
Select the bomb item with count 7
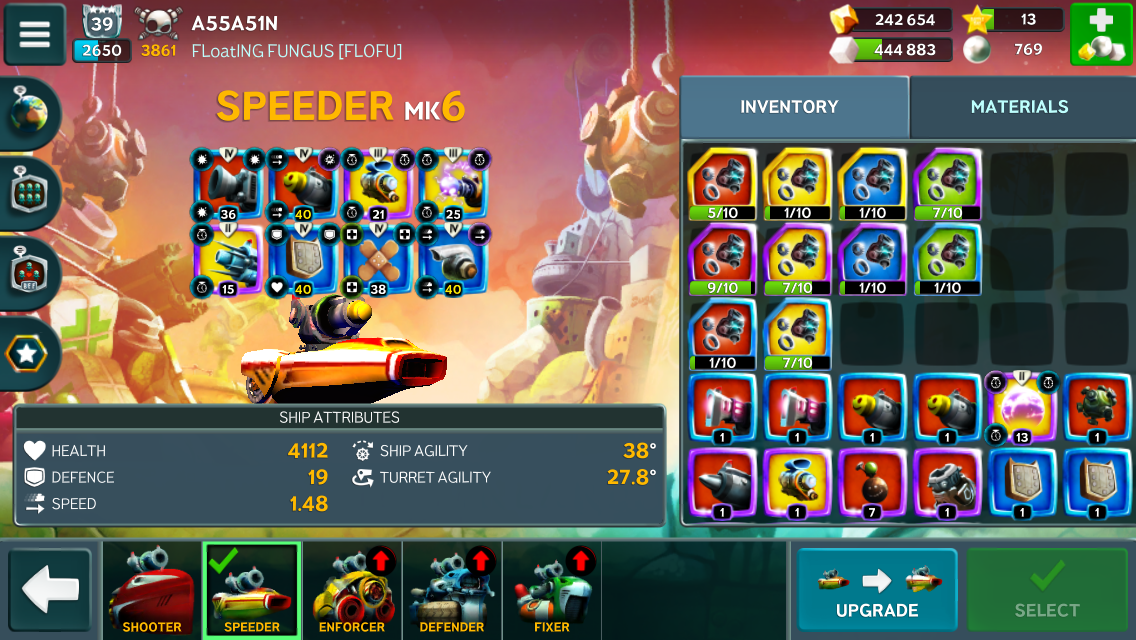[x=872, y=484]
